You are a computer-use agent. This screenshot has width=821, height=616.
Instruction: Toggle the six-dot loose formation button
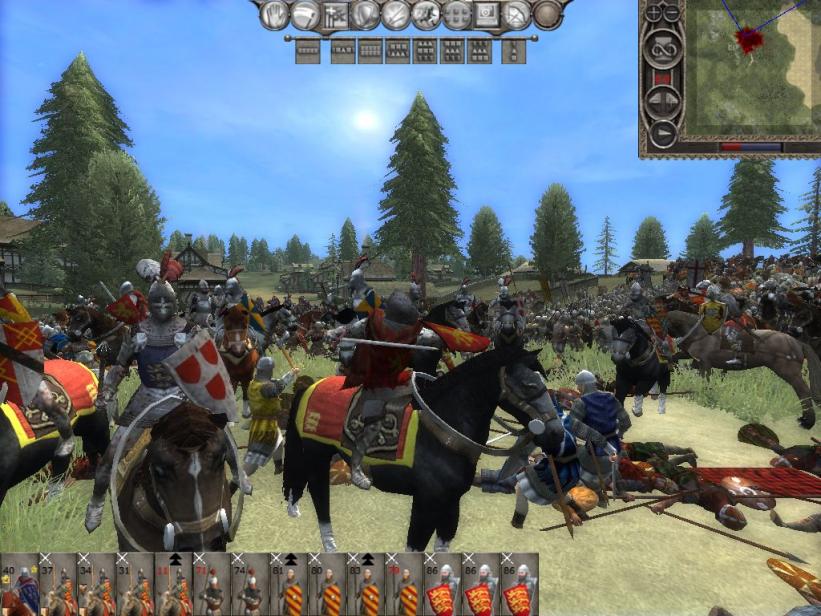tap(457, 15)
